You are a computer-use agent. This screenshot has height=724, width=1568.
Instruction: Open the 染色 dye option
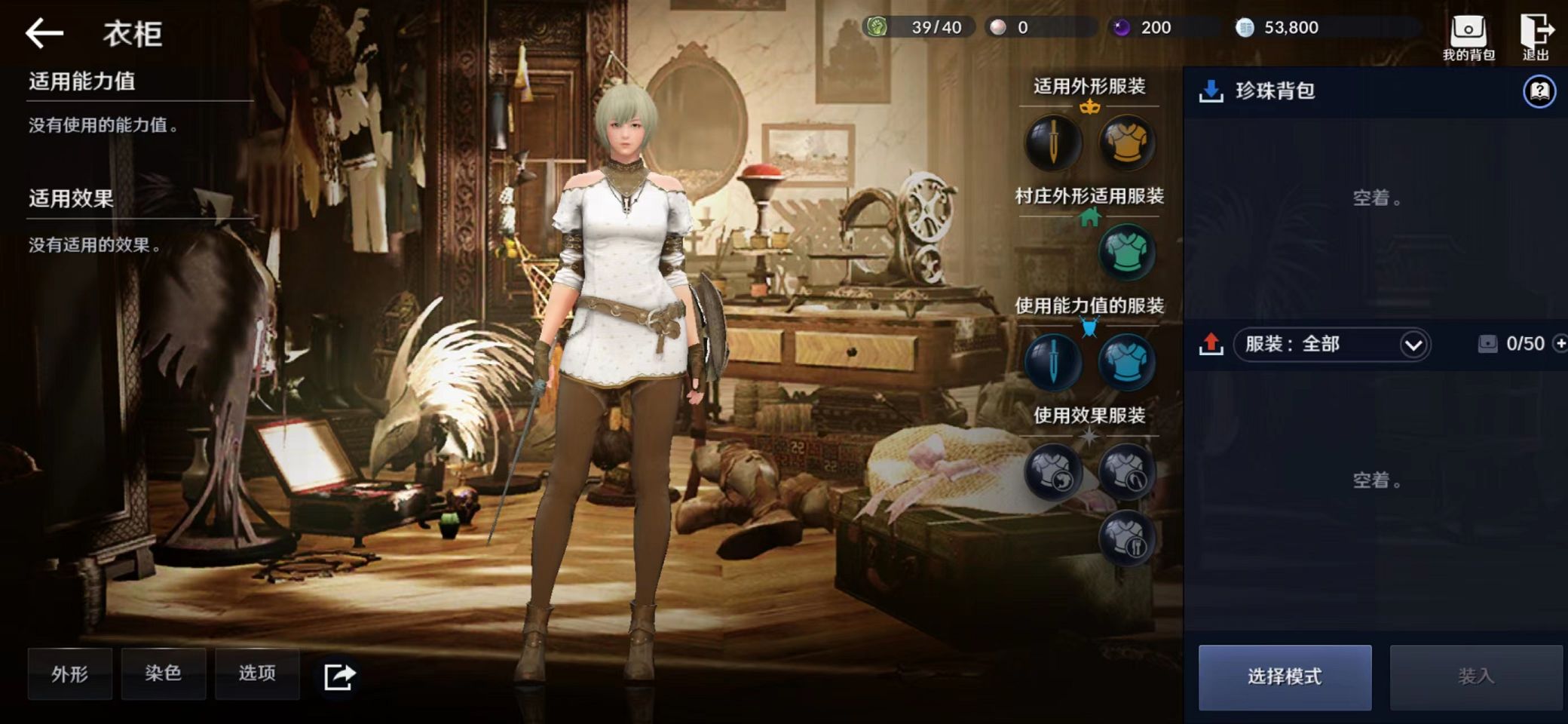coord(163,673)
